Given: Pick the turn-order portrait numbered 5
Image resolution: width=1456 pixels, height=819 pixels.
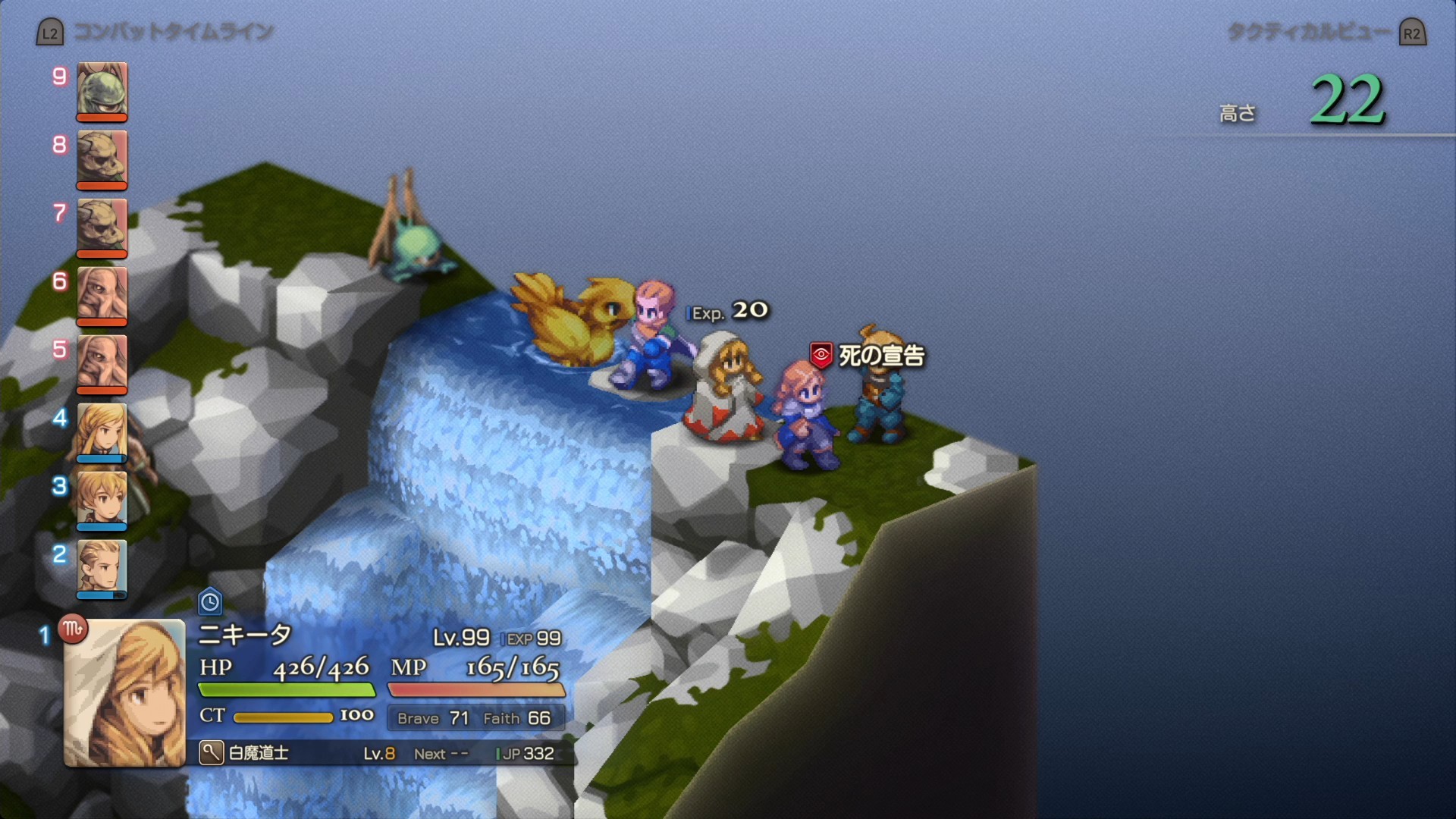Looking at the screenshot, I should (102, 362).
